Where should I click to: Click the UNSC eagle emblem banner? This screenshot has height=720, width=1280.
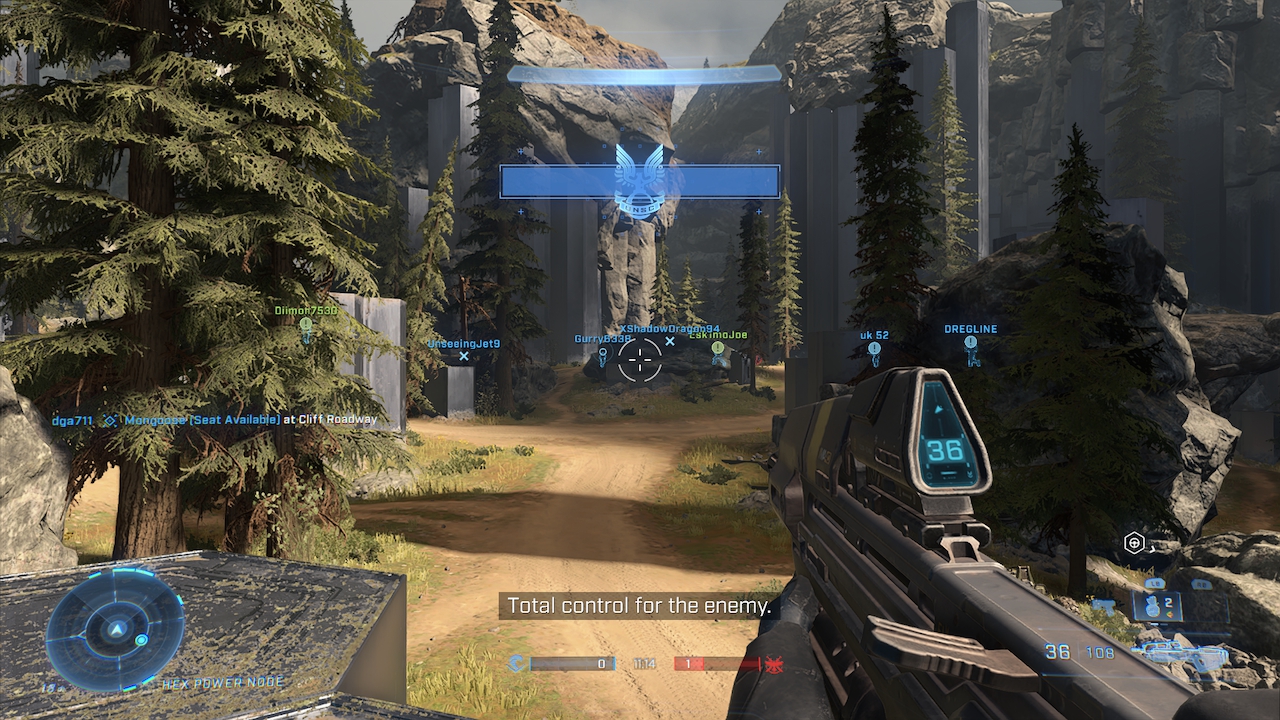click(640, 180)
